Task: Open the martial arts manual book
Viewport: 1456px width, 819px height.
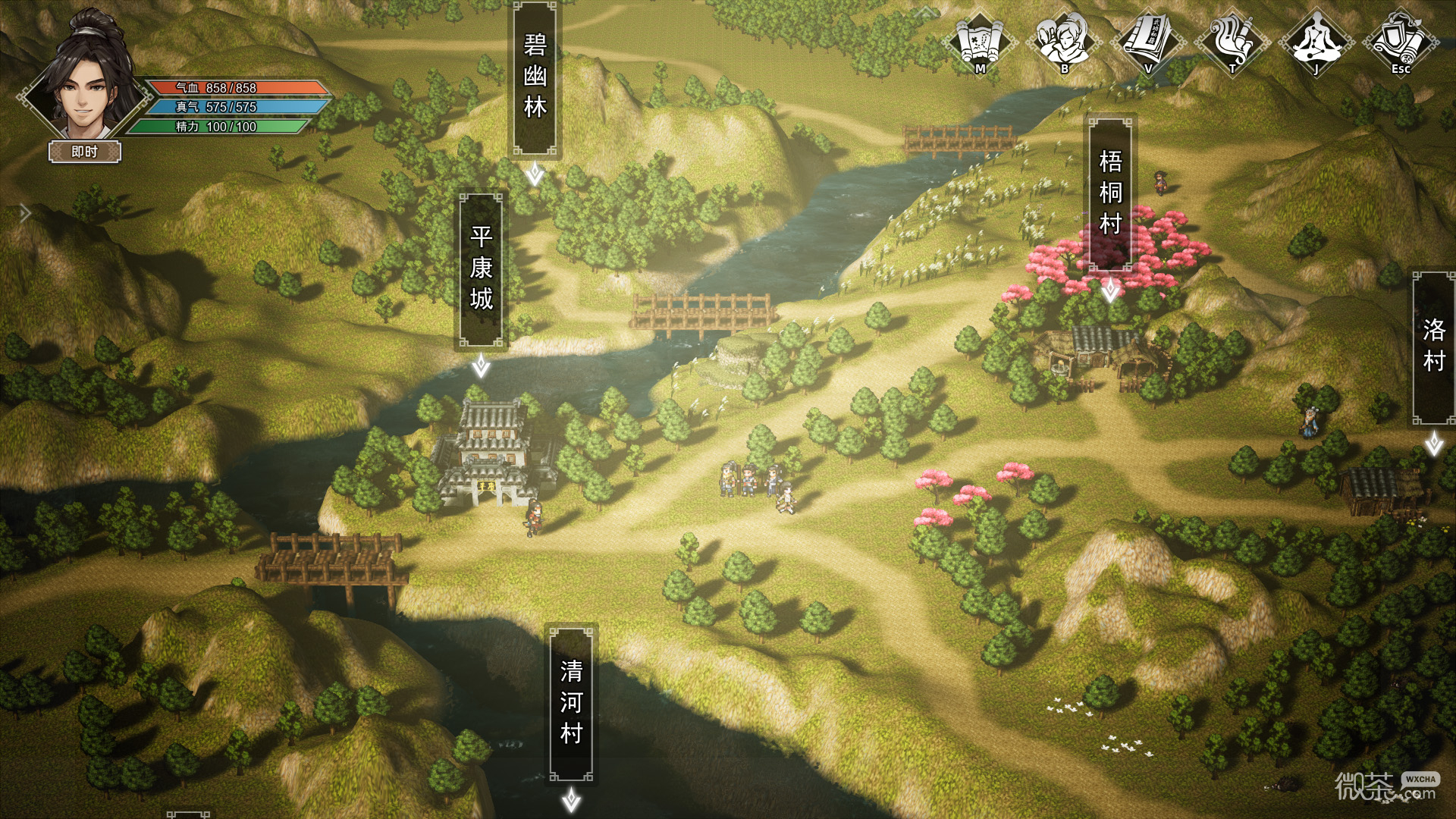Action: (1148, 41)
